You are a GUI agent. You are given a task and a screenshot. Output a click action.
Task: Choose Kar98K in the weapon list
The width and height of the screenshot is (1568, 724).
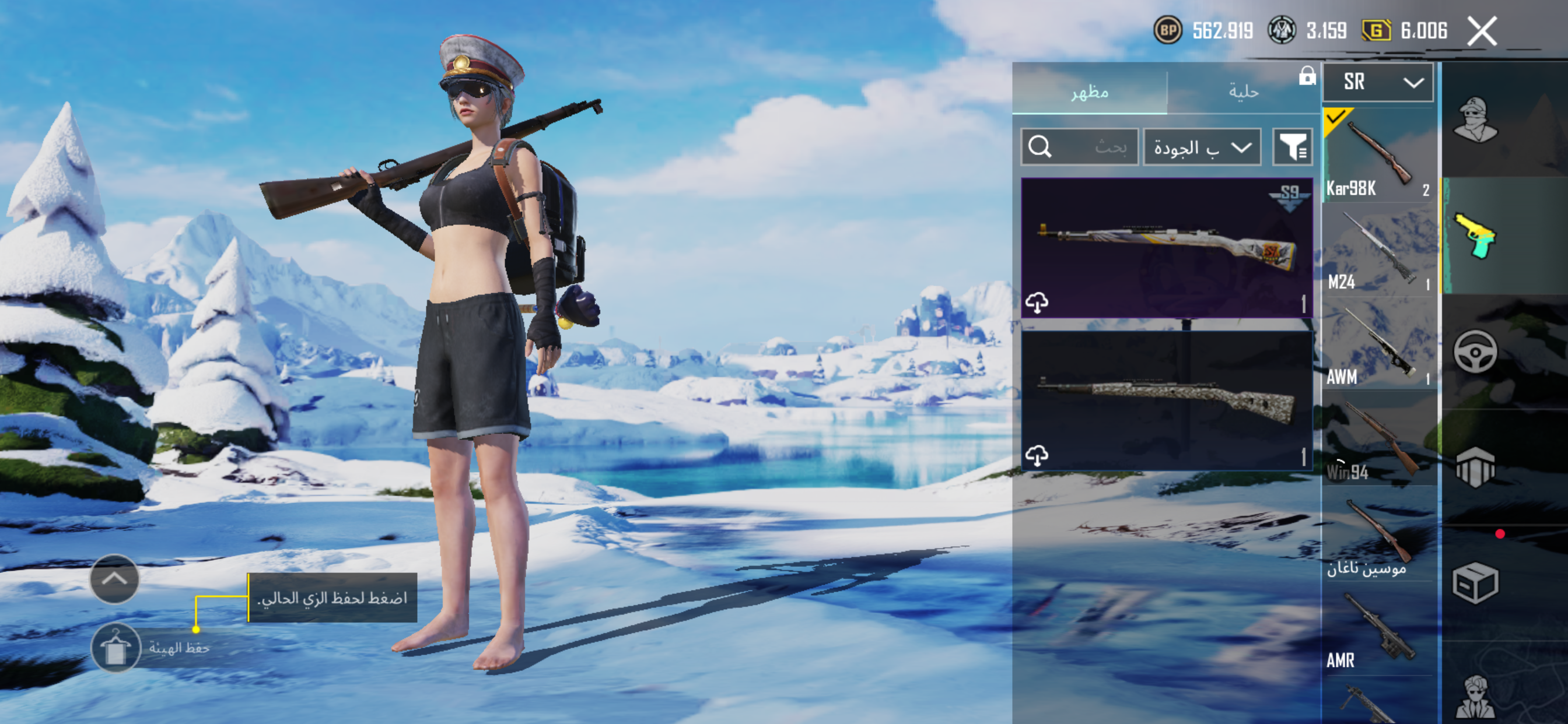point(1378,156)
